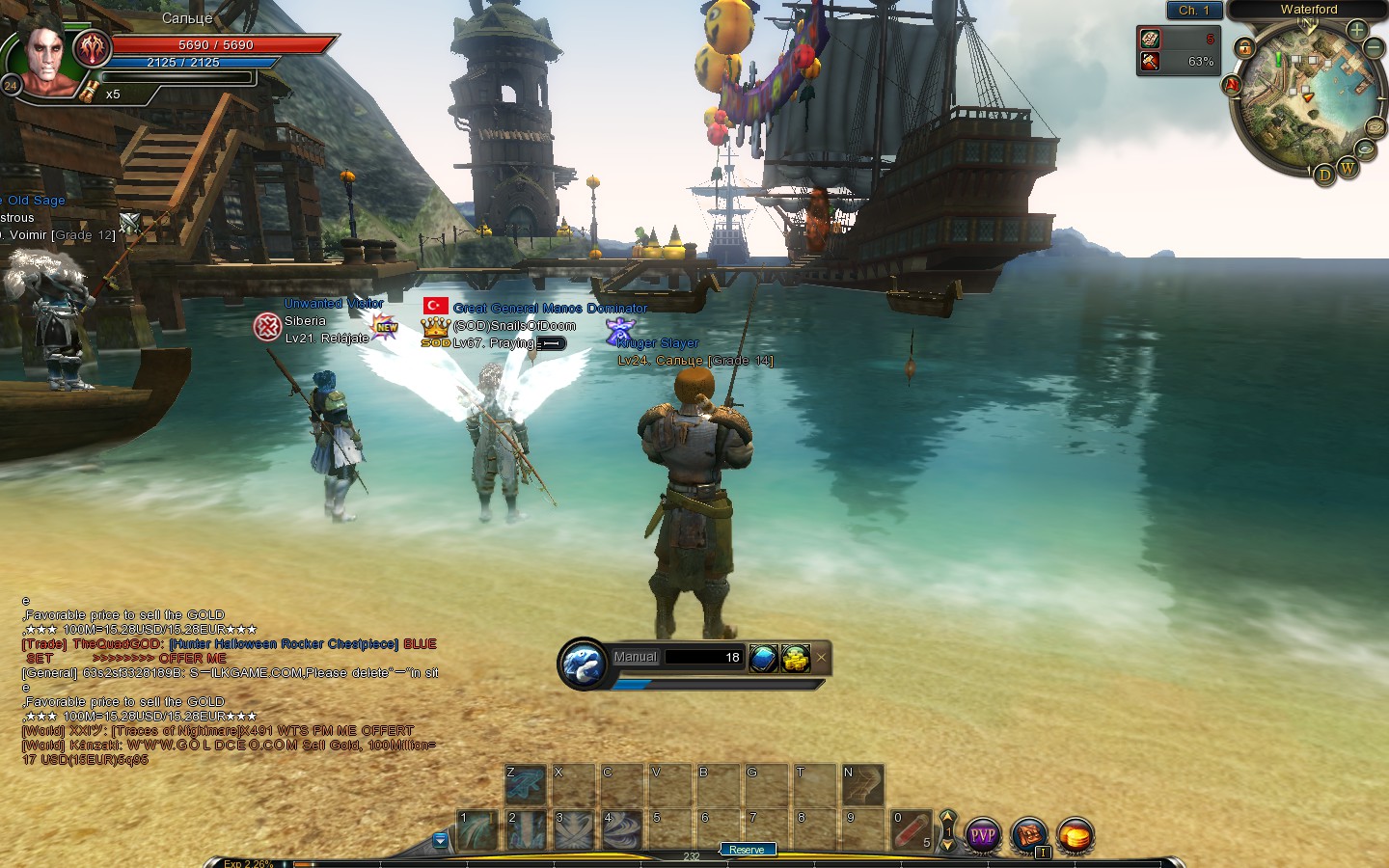The image size is (1389, 868).
Task: Open the world map scroll icon
Action: pos(1375,128)
